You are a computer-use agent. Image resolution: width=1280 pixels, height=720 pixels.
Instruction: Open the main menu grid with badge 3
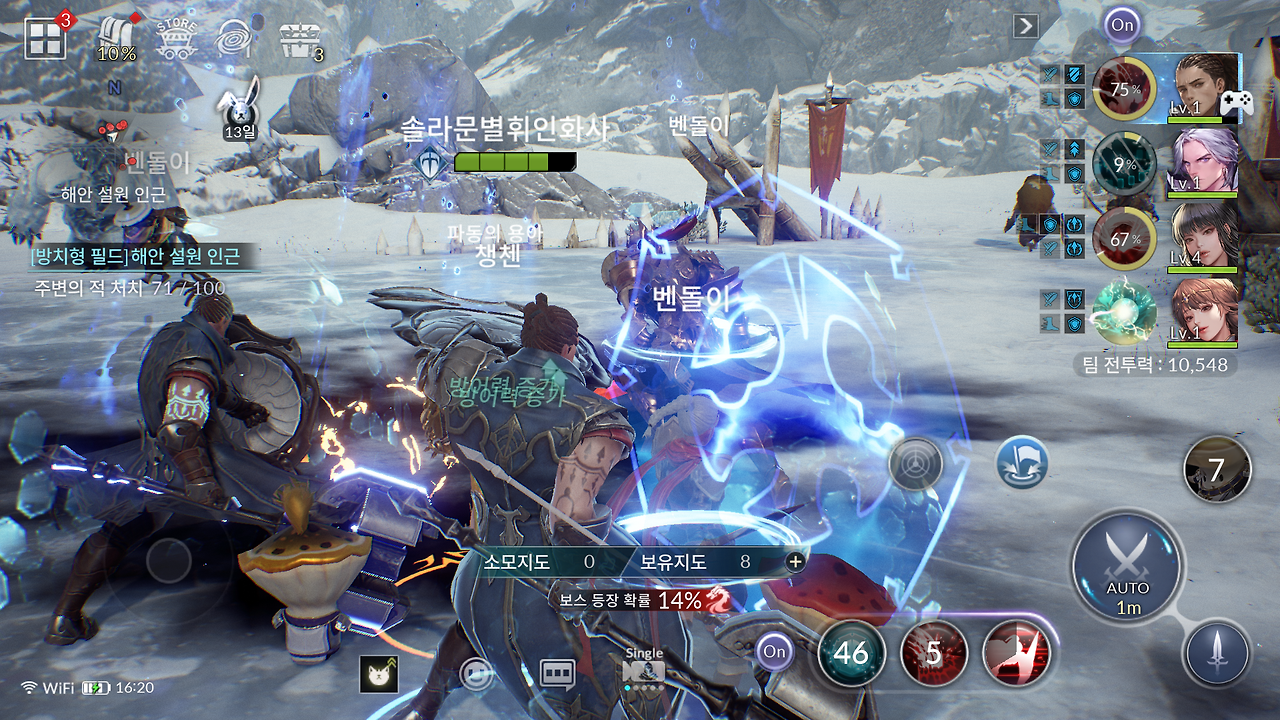(42, 36)
